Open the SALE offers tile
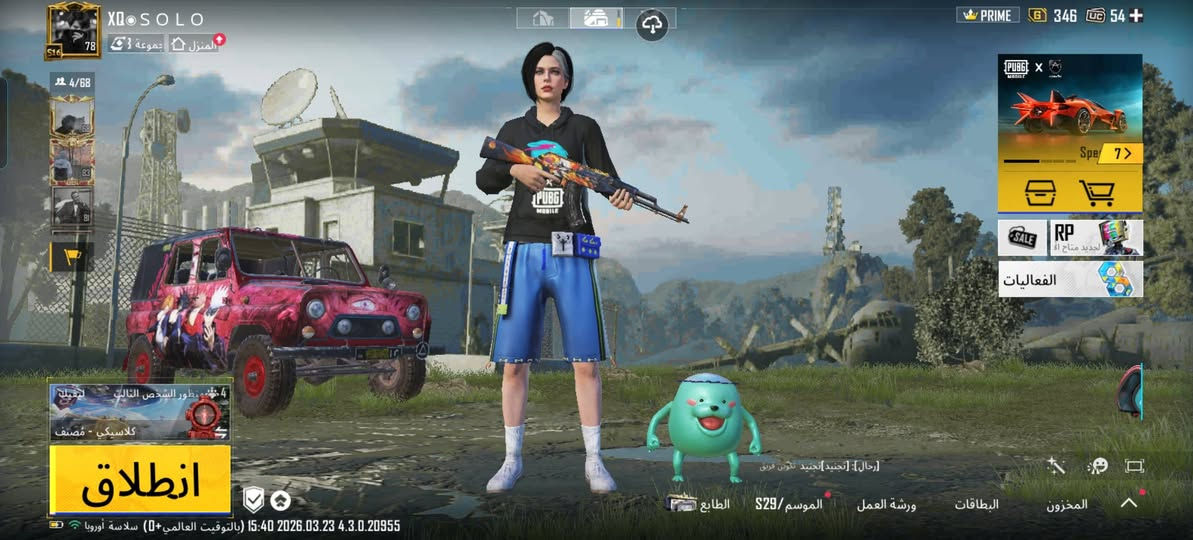Viewport: 1193px width, 540px height. click(x=1022, y=238)
